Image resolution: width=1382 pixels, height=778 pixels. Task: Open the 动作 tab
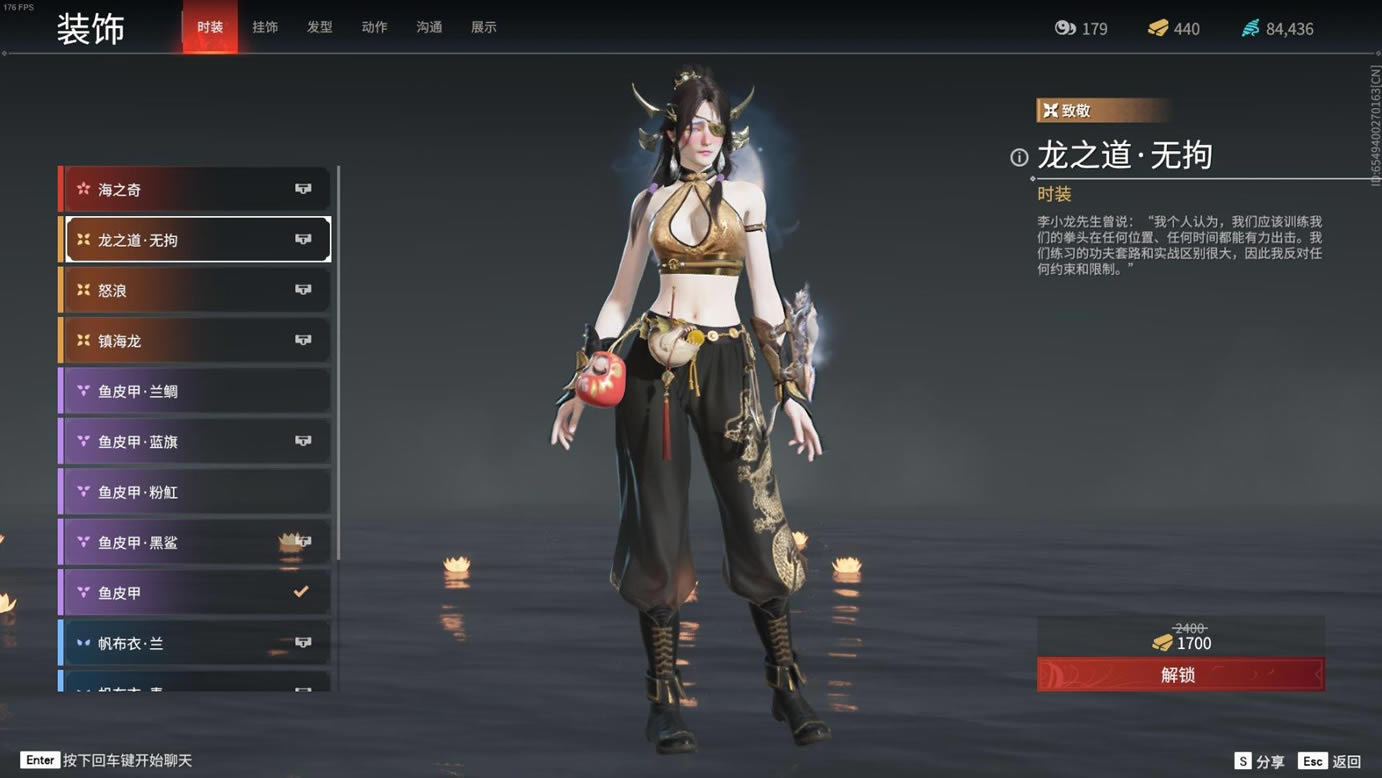pos(374,27)
